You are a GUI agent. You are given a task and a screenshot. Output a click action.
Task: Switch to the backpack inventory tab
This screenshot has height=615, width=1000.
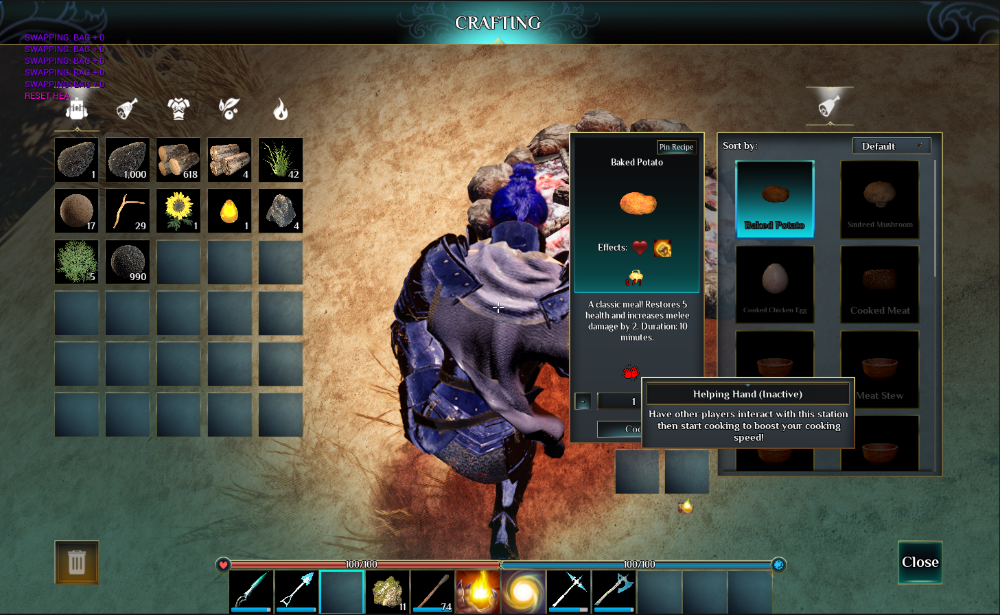pyautogui.click(x=76, y=108)
